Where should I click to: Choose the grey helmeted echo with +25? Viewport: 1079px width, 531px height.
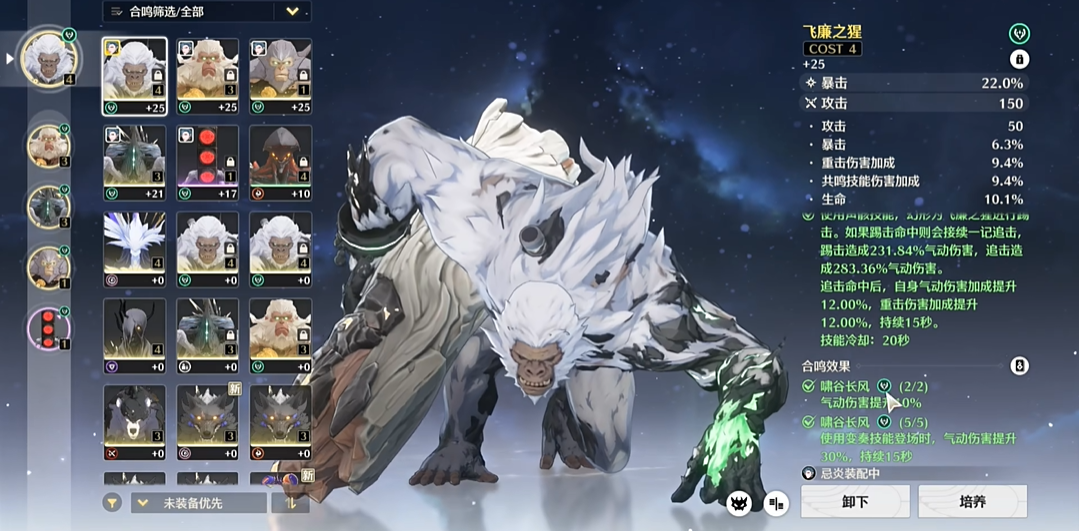coord(280,76)
